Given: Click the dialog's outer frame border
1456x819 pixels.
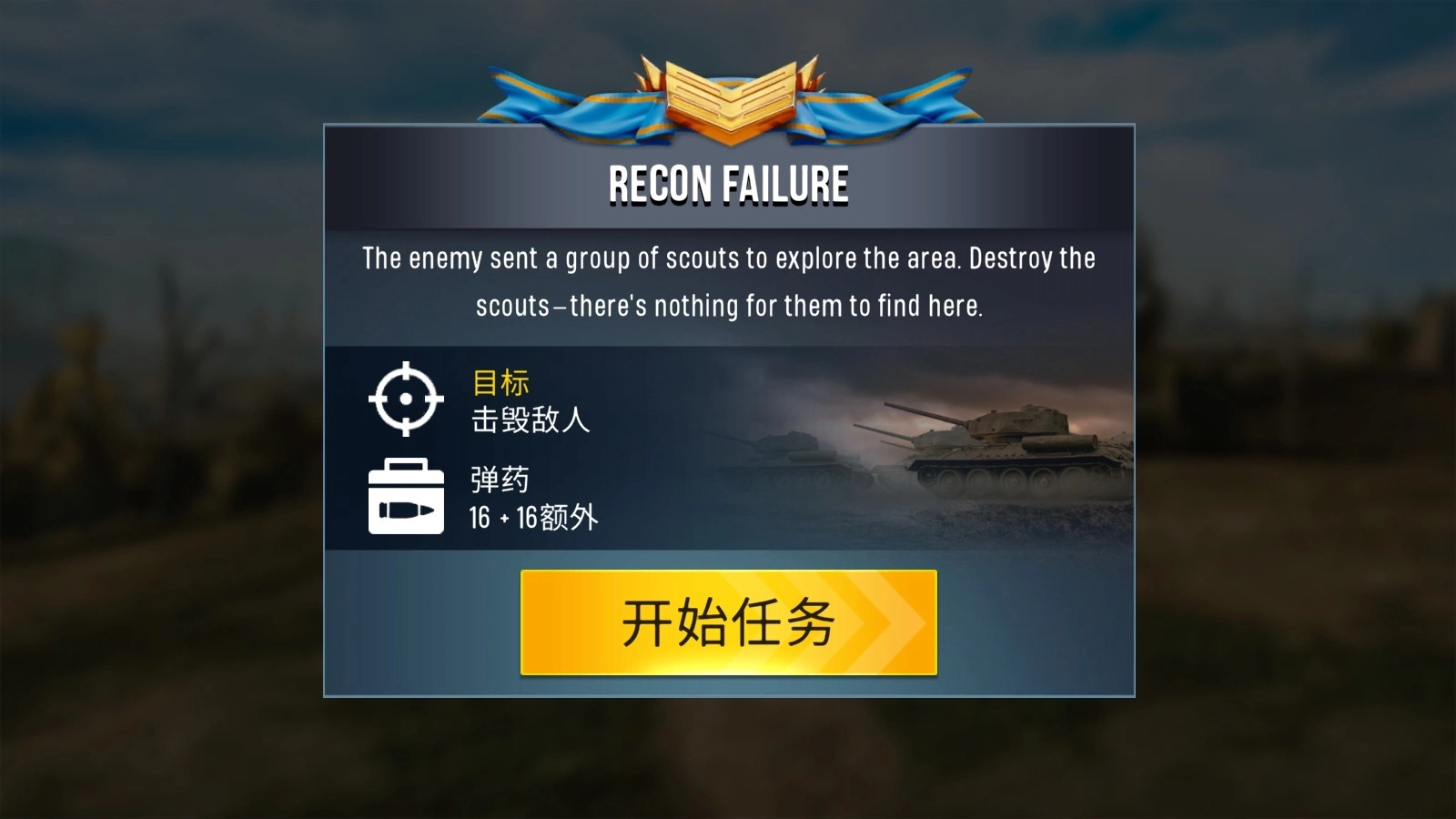Looking at the screenshot, I should point(323,409).
